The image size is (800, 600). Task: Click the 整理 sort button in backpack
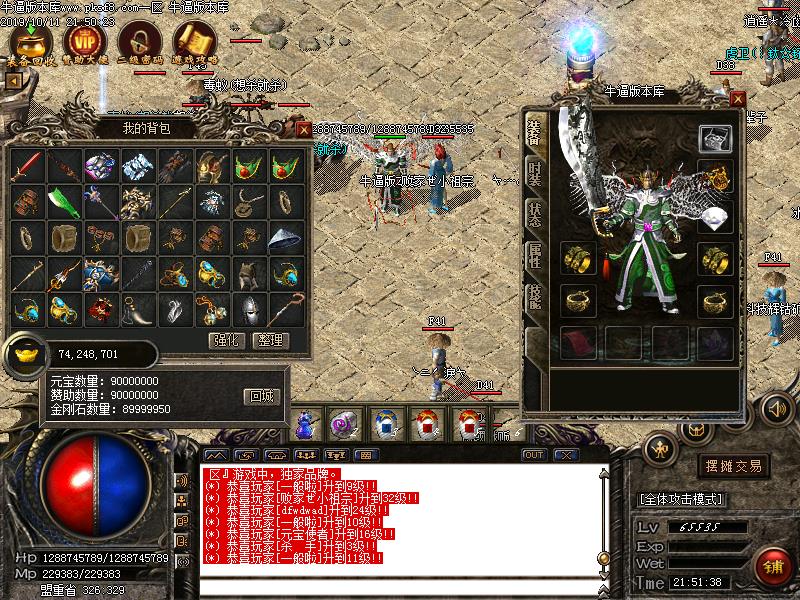(x=269, y=340)
